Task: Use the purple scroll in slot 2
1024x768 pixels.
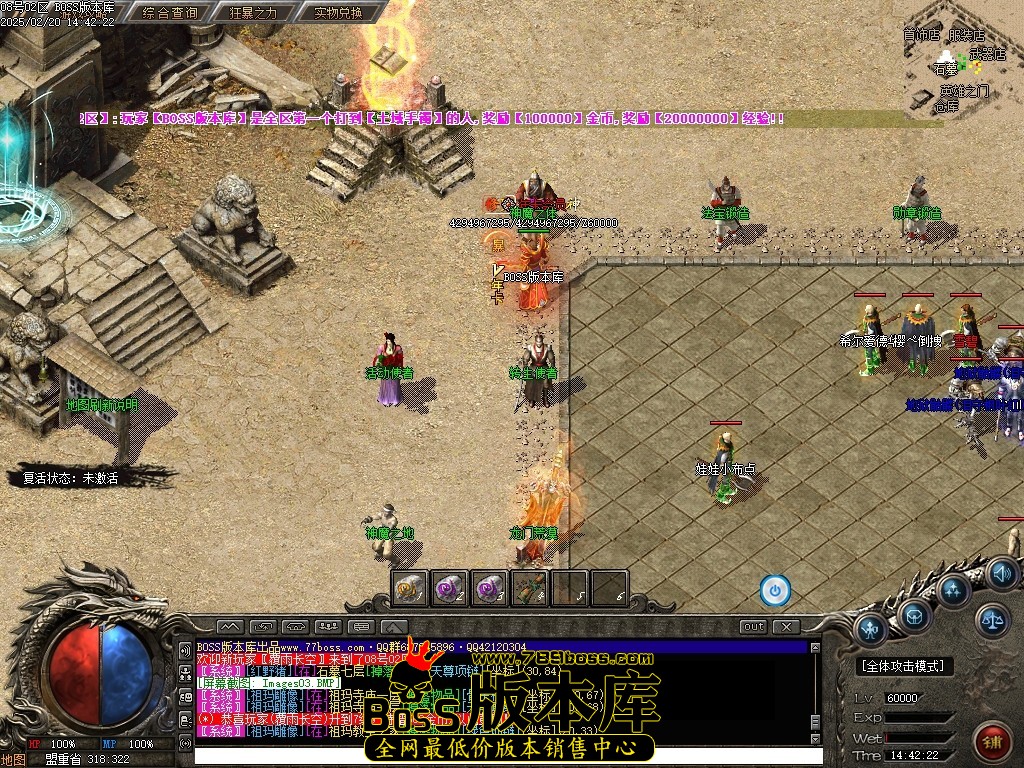Action: coord(450,588)
